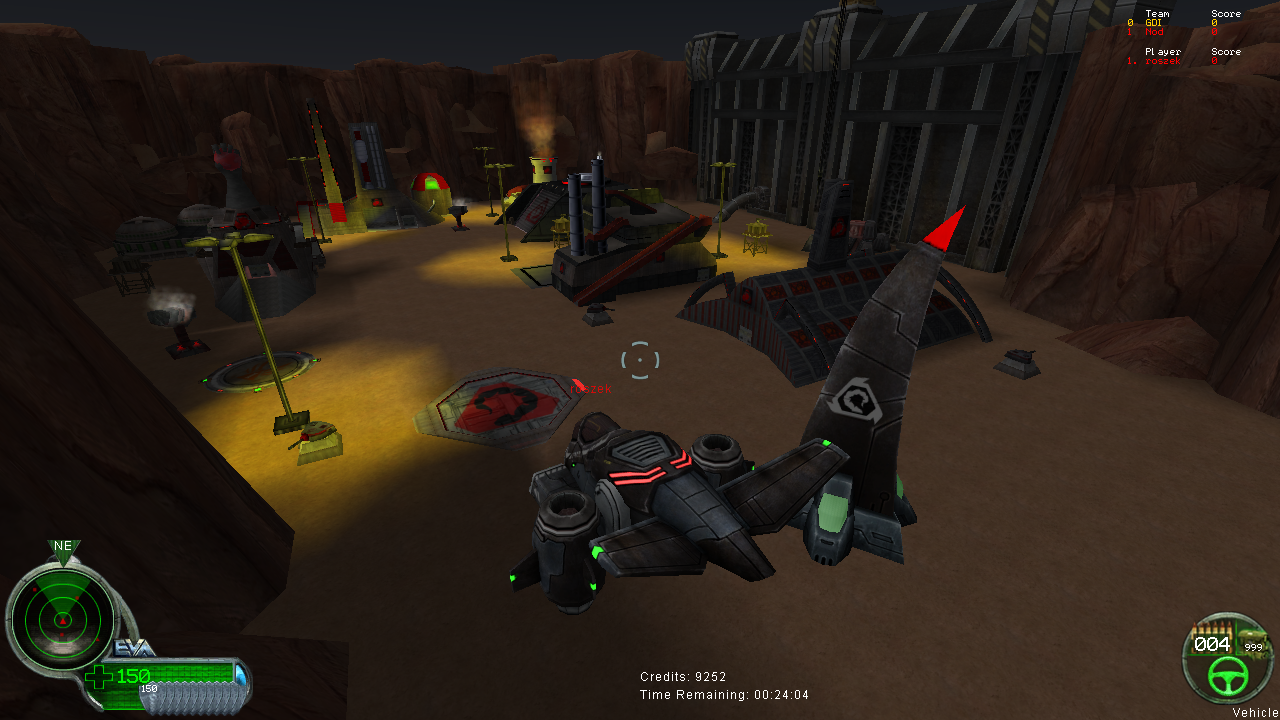The image size is (1280, 720).
Task: Choose the bullet weapon icon in the ammo panel
Action: point(1211,628)
